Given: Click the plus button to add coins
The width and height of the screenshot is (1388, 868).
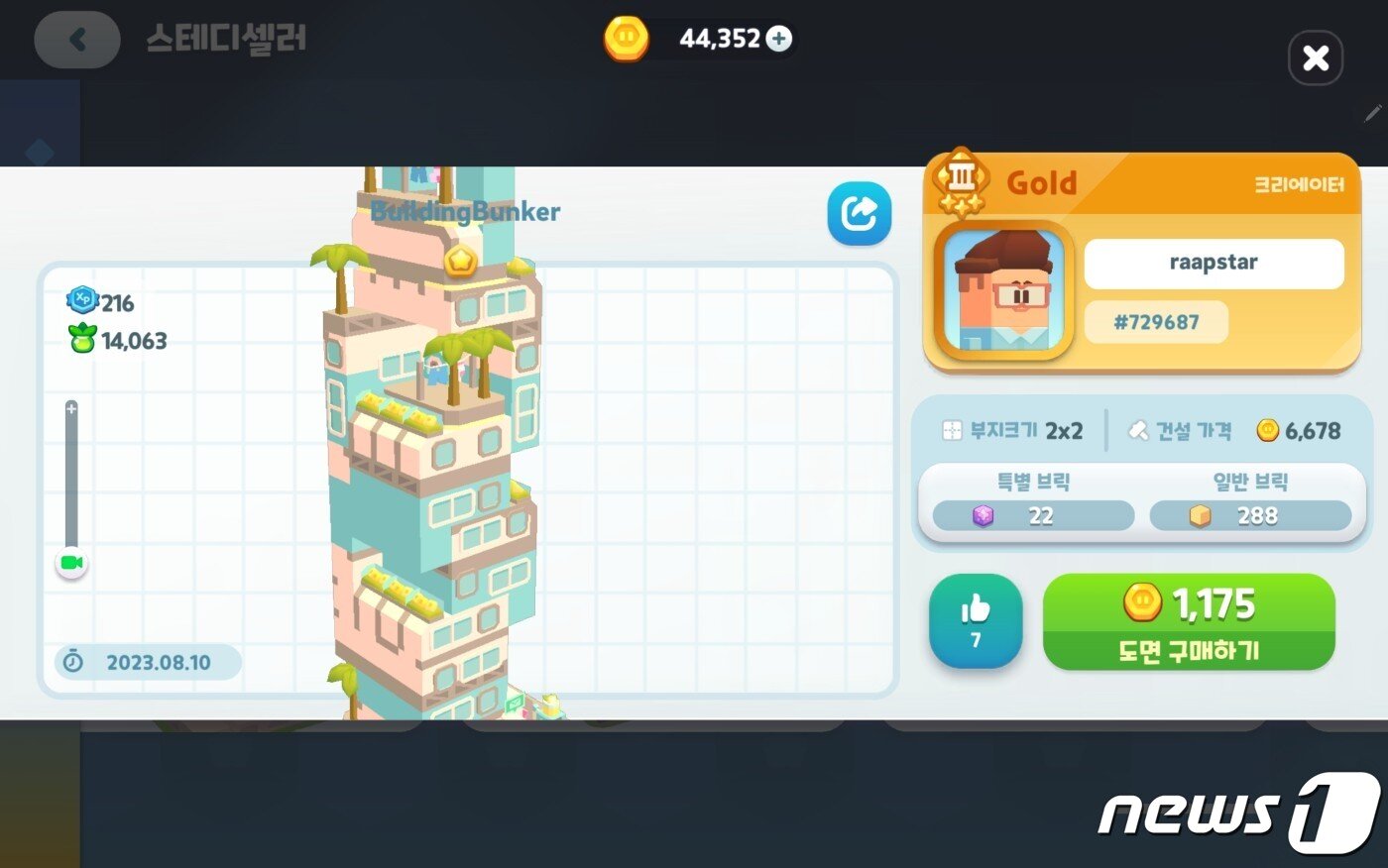Looking at the screenshot, I should (779, 39).
